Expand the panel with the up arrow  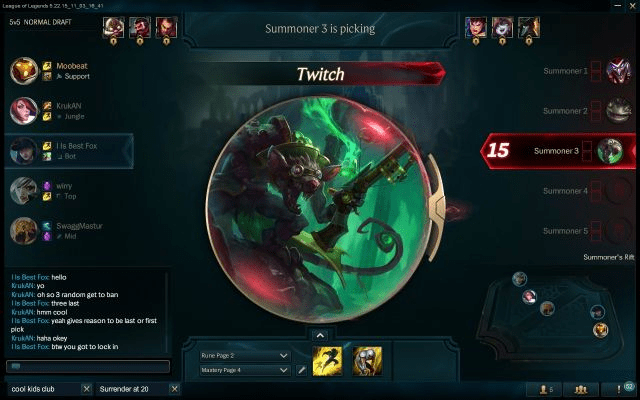click(319, 335)
